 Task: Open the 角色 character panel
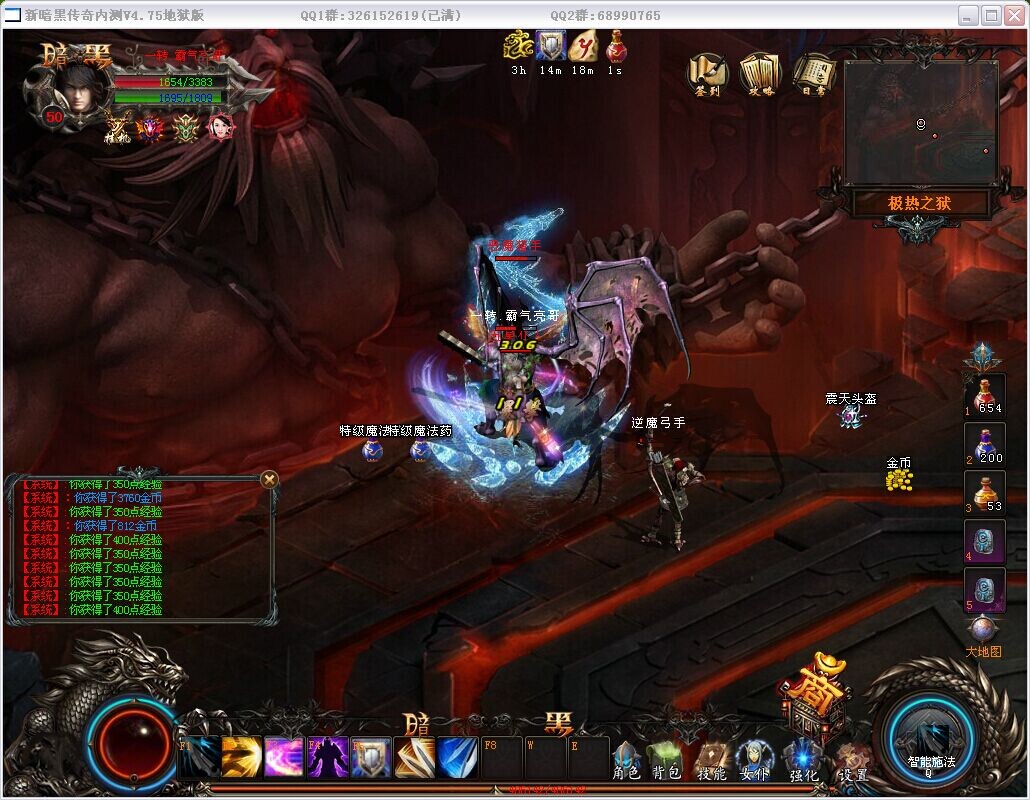626,761
